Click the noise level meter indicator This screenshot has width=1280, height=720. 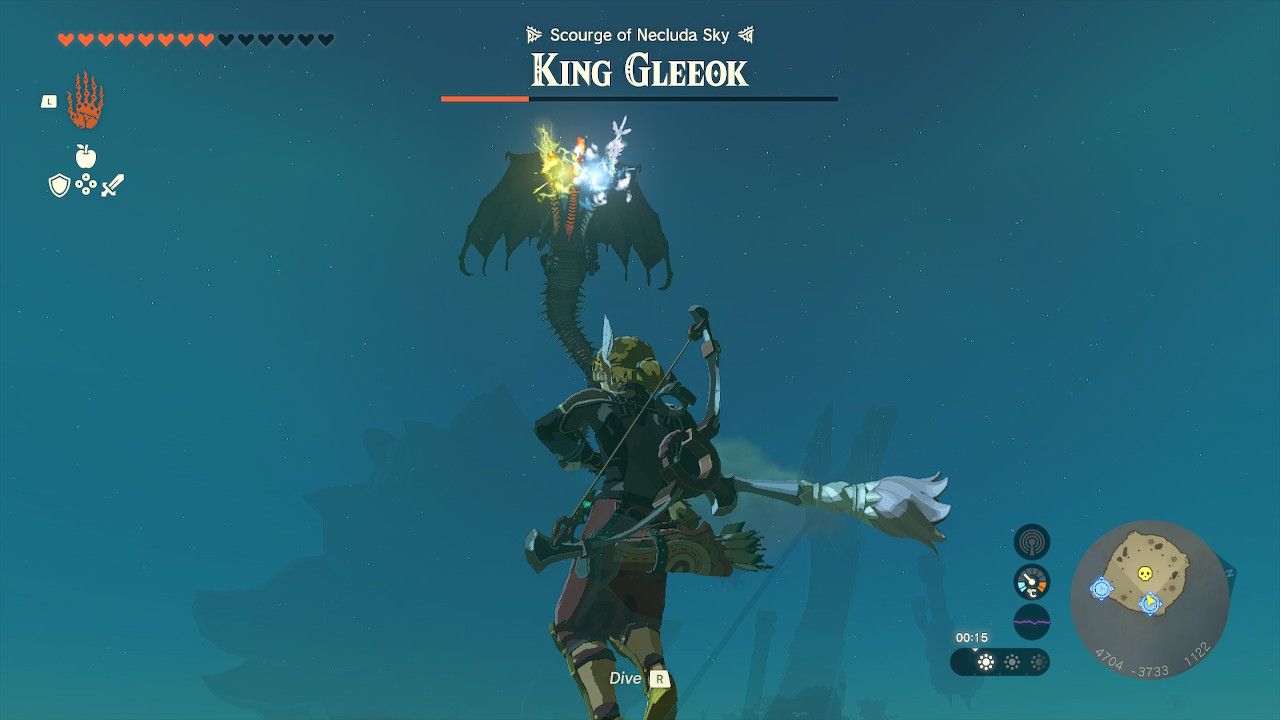[x=1032, y=621]
